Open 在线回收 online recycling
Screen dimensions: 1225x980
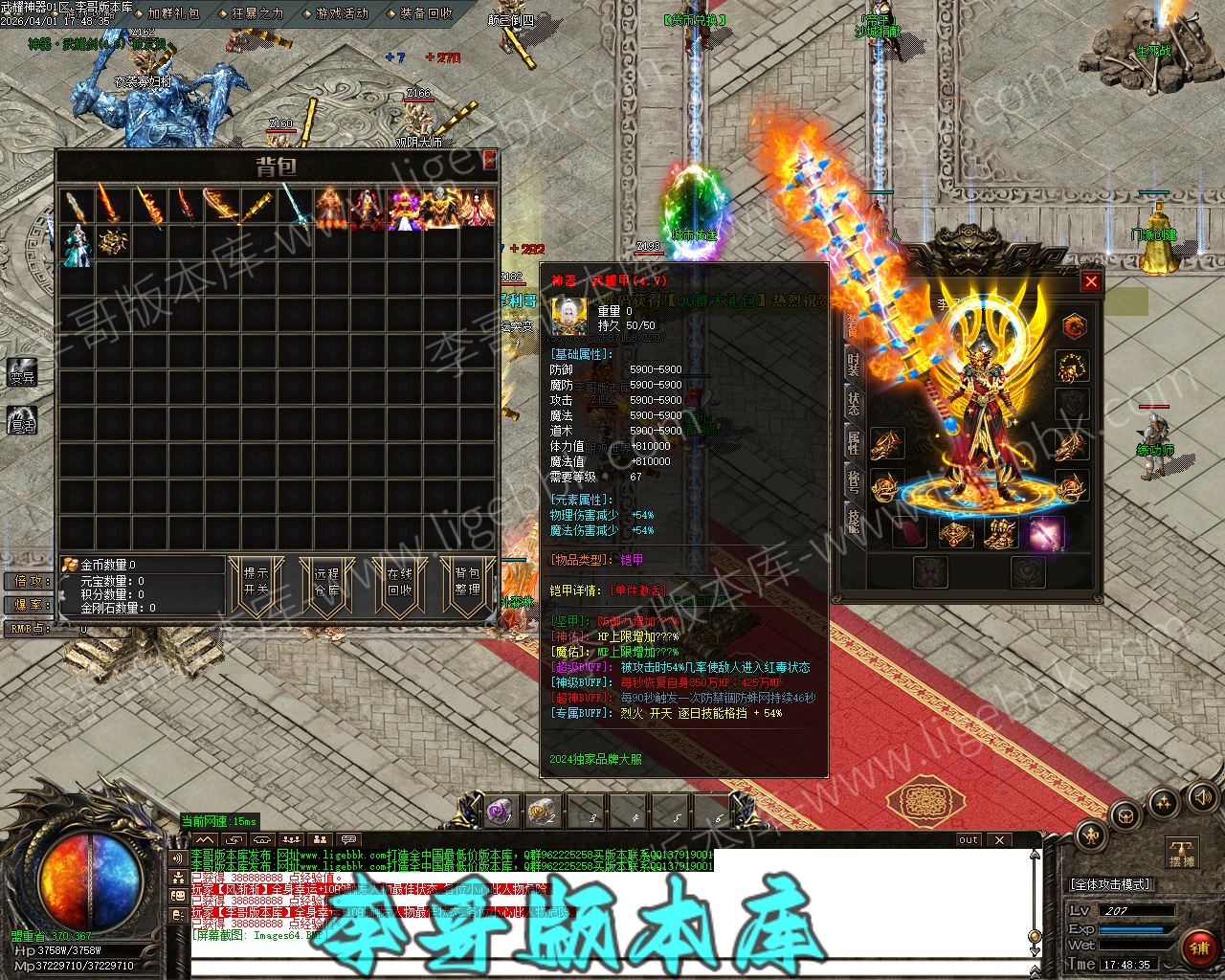pyautogui.click(x=399, y=581)
